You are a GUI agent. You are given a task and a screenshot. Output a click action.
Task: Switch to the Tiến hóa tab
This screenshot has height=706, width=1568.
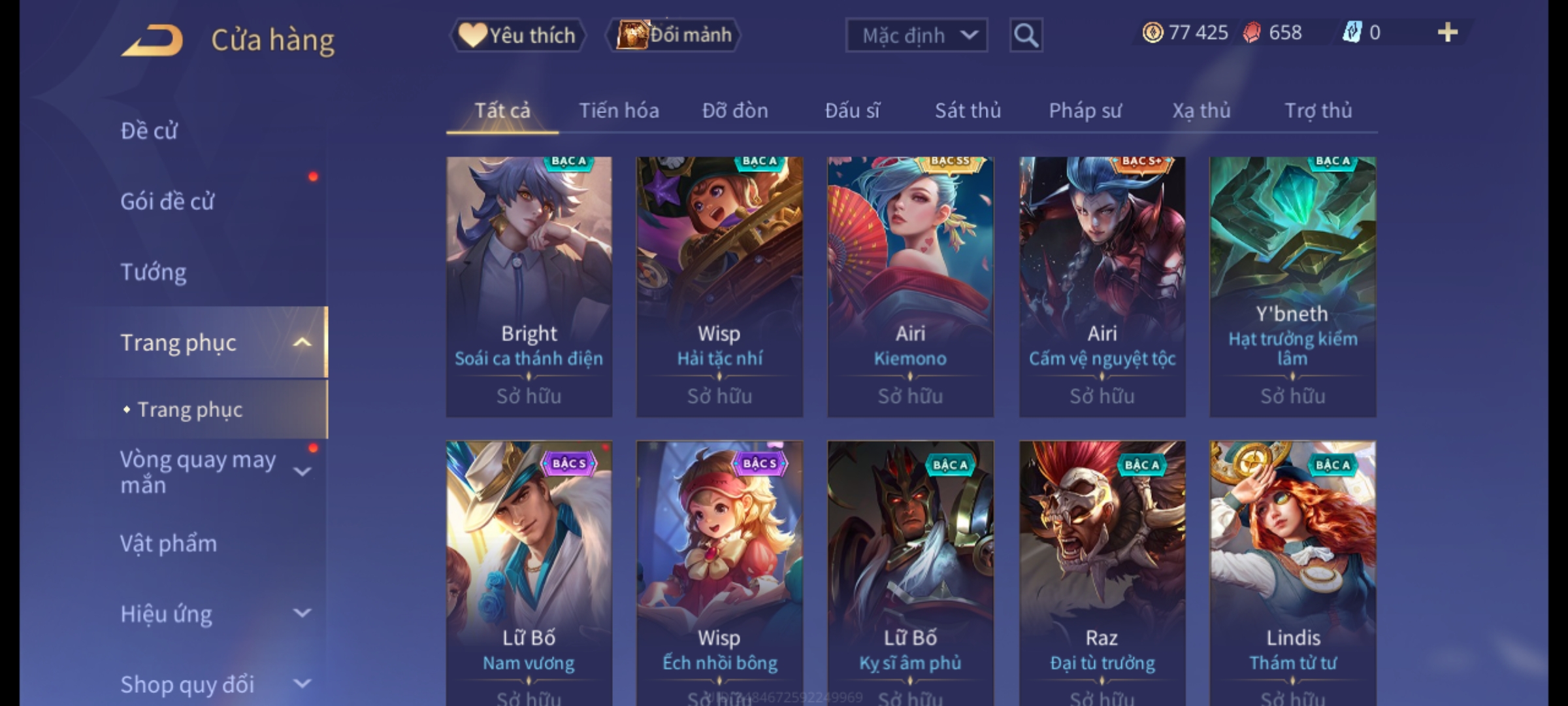(x=619, y=110)
